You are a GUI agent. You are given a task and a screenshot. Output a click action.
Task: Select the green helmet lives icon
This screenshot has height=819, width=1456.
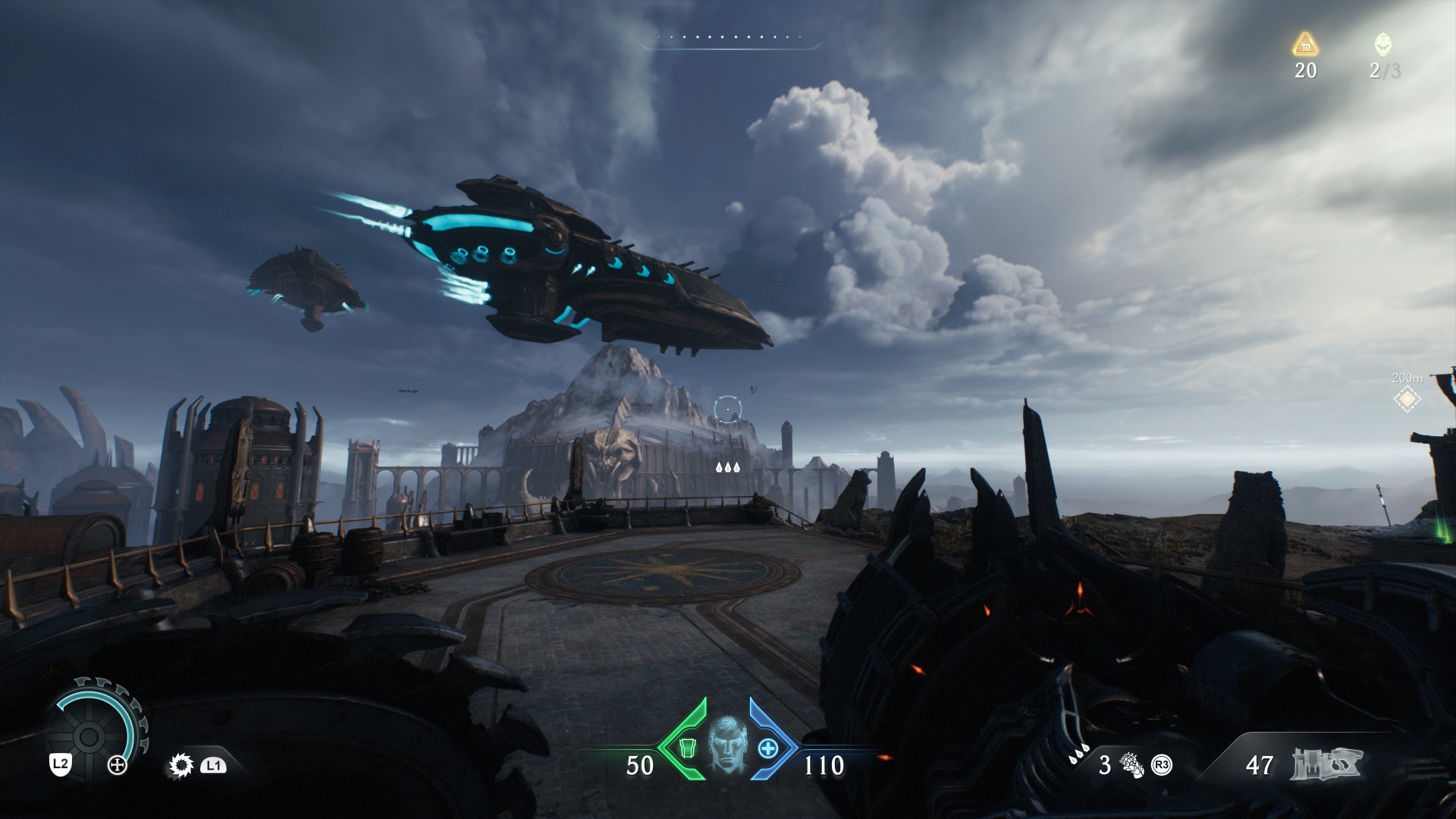click(1382, 45)
